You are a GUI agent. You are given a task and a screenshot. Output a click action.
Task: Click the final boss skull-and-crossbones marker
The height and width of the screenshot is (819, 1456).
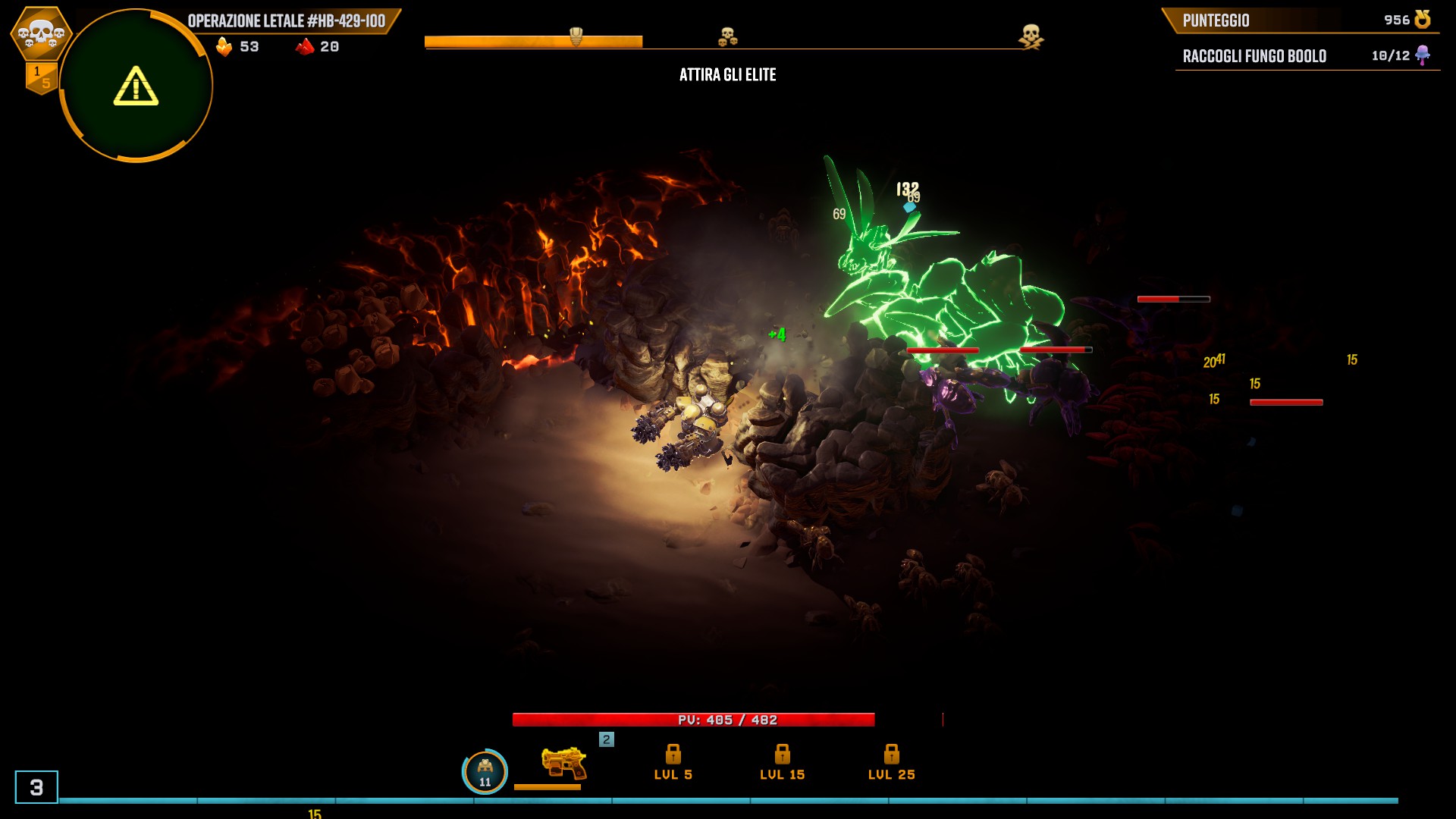pos(1031,36)
